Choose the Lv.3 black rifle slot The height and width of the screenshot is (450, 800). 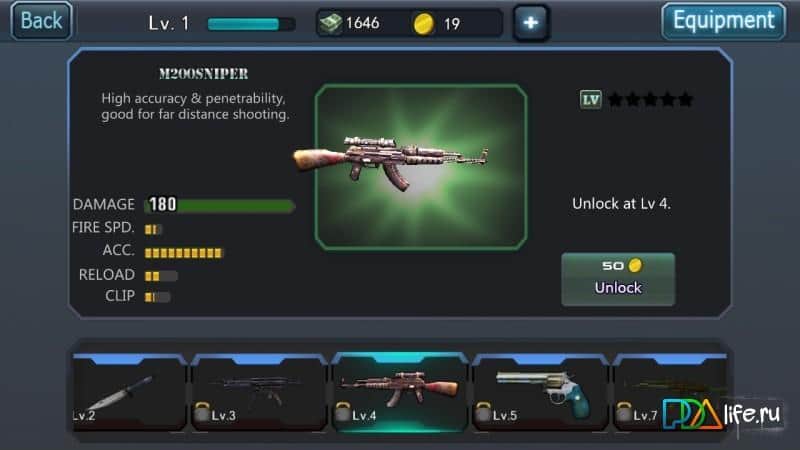click(x=259, y=392)
